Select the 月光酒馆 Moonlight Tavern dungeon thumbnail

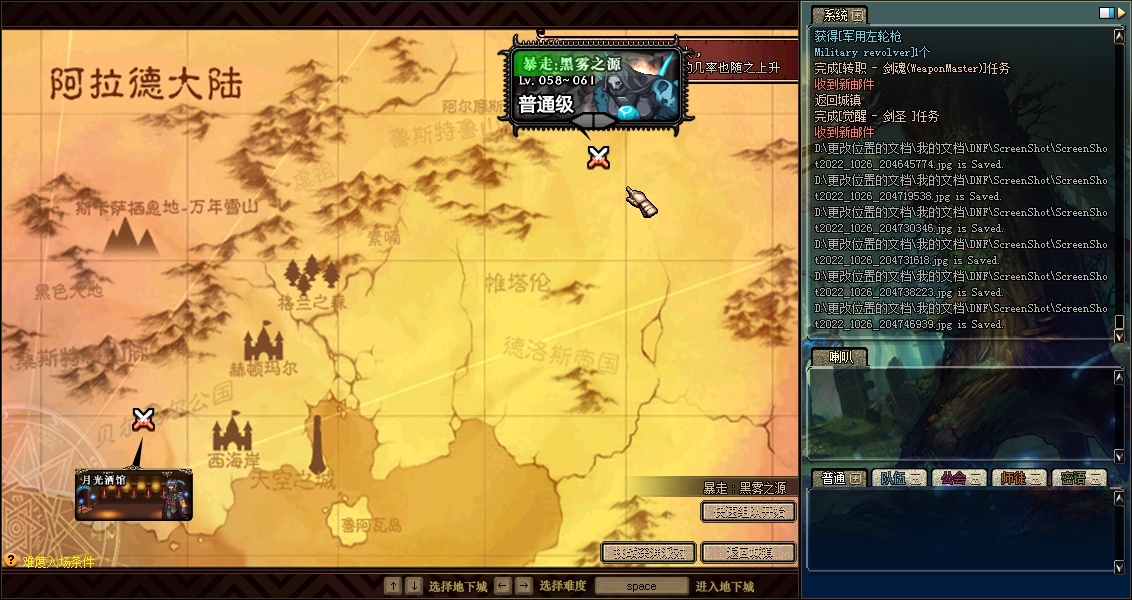pos(134,495)
